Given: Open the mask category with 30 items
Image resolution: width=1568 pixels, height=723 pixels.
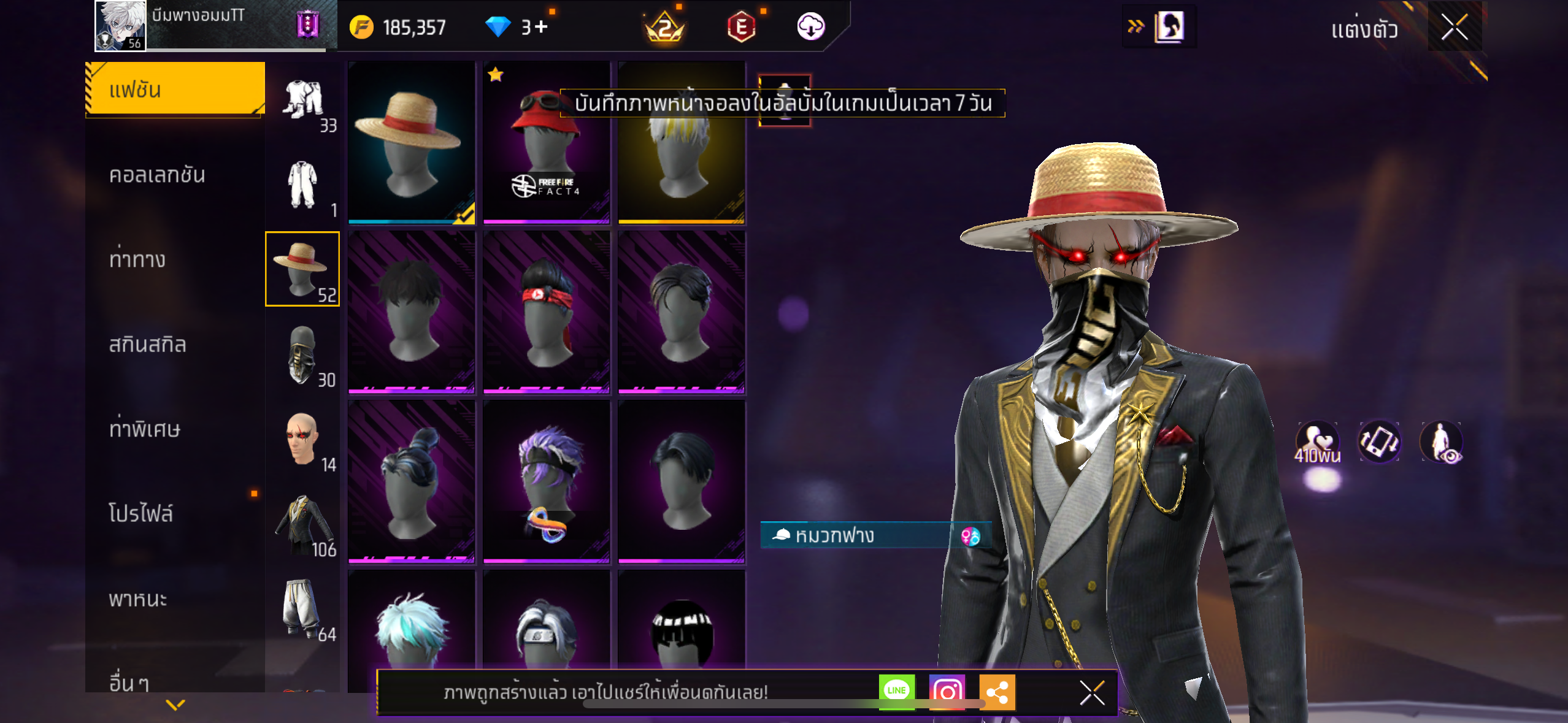Looking at the screenshot, I should pyautogui.click(x=302, y=354).
